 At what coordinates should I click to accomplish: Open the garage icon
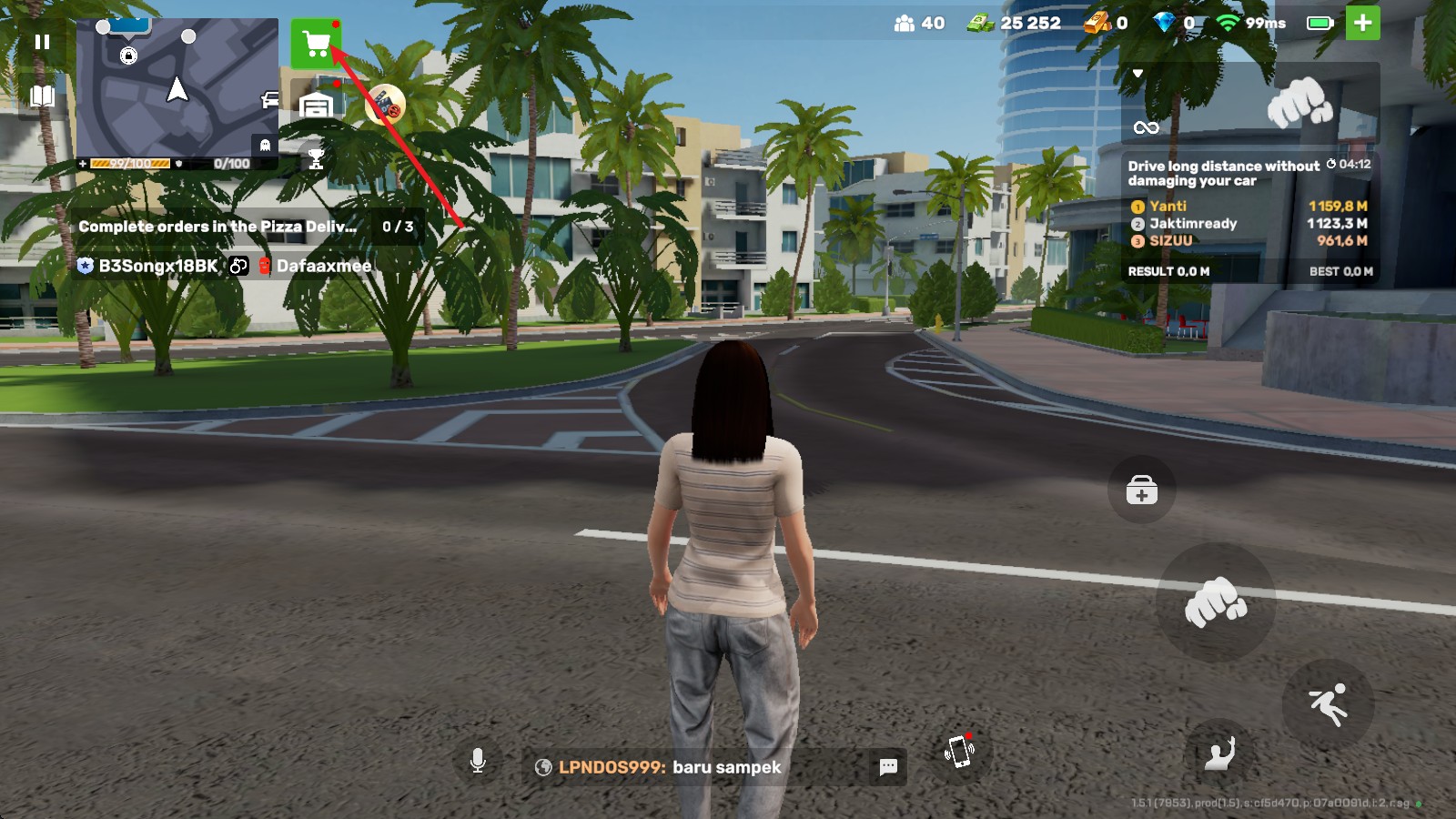click(x=316, y=105)
